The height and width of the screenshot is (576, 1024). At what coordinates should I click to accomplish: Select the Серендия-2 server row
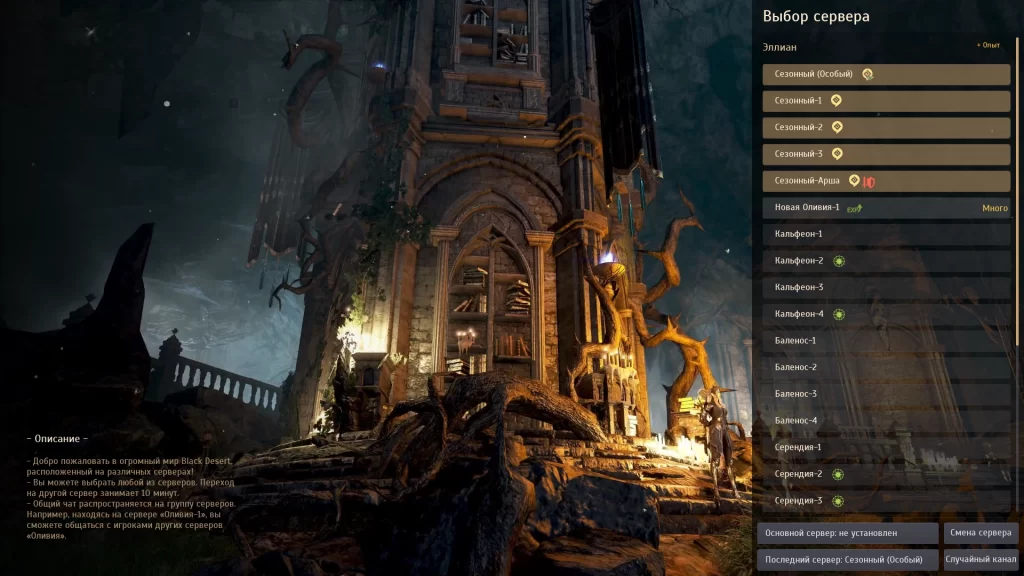pos(886,474)
